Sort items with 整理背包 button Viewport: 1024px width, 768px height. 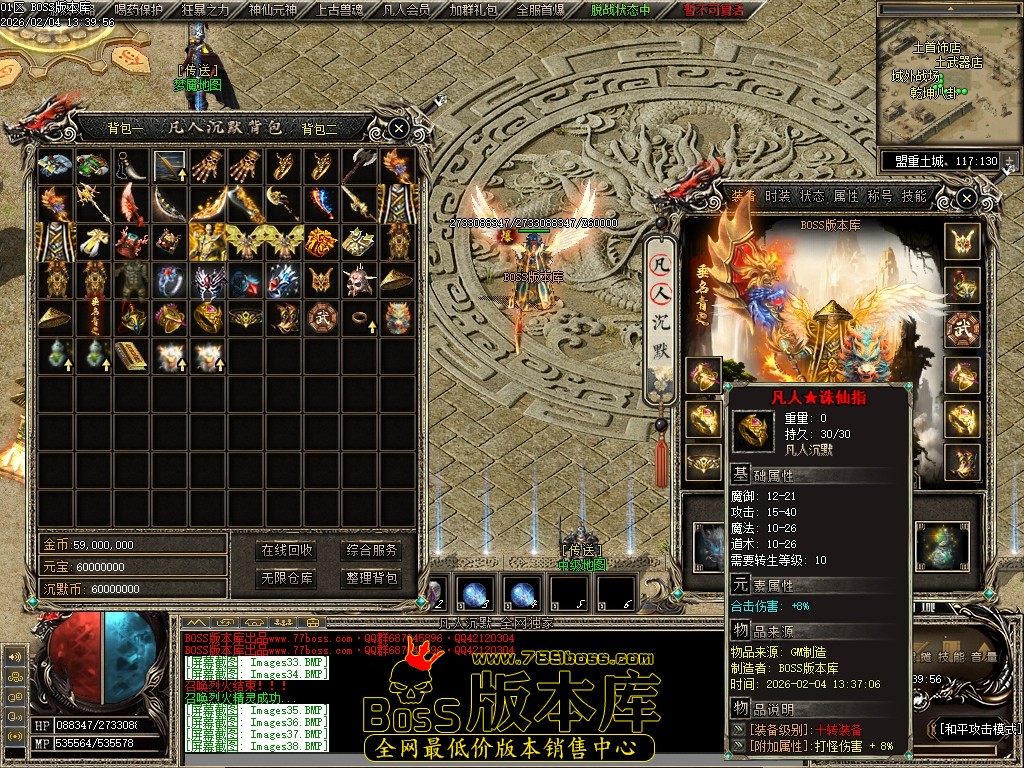371,578
